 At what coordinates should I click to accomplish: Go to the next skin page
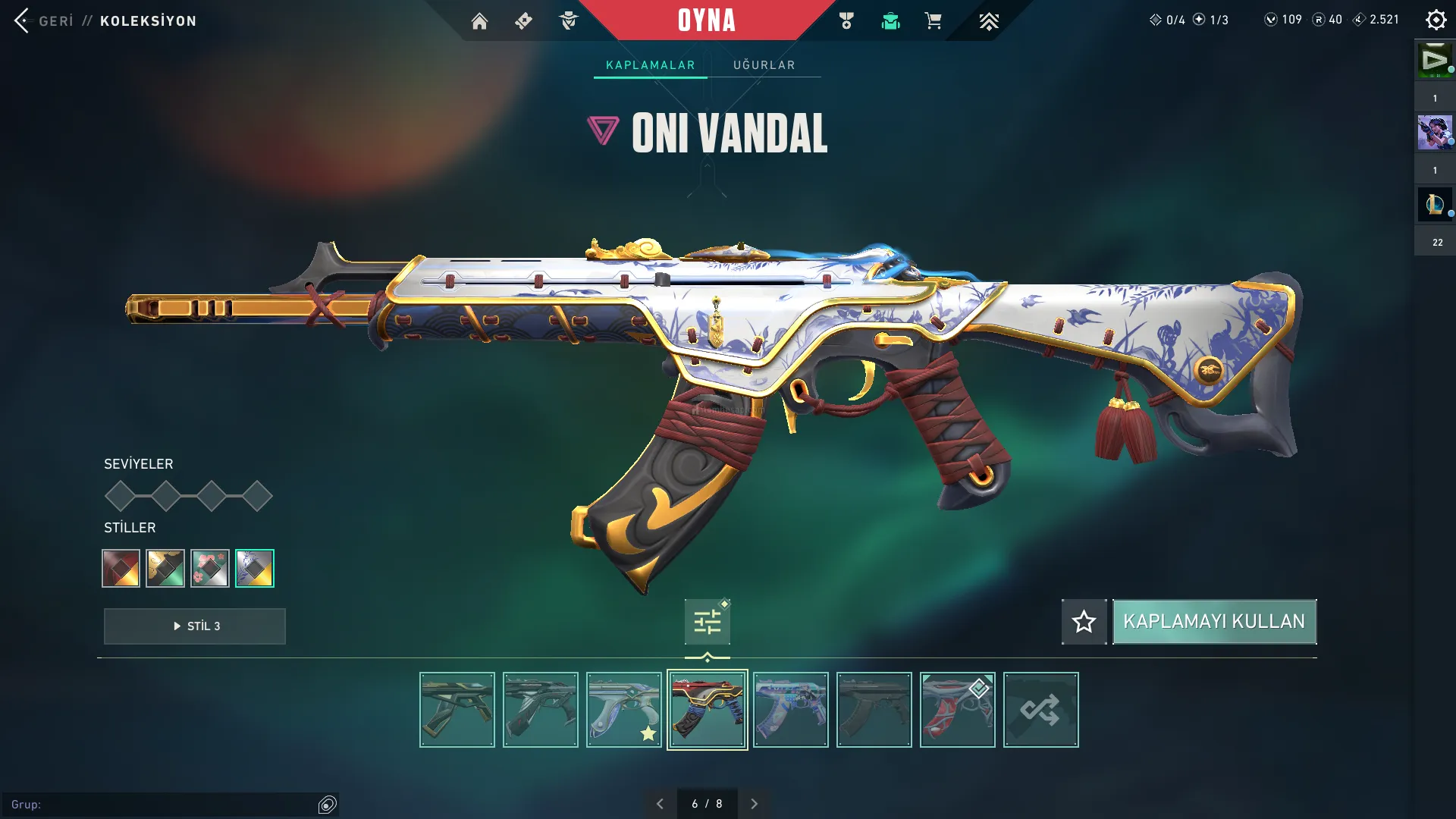[x=754, y=804]
